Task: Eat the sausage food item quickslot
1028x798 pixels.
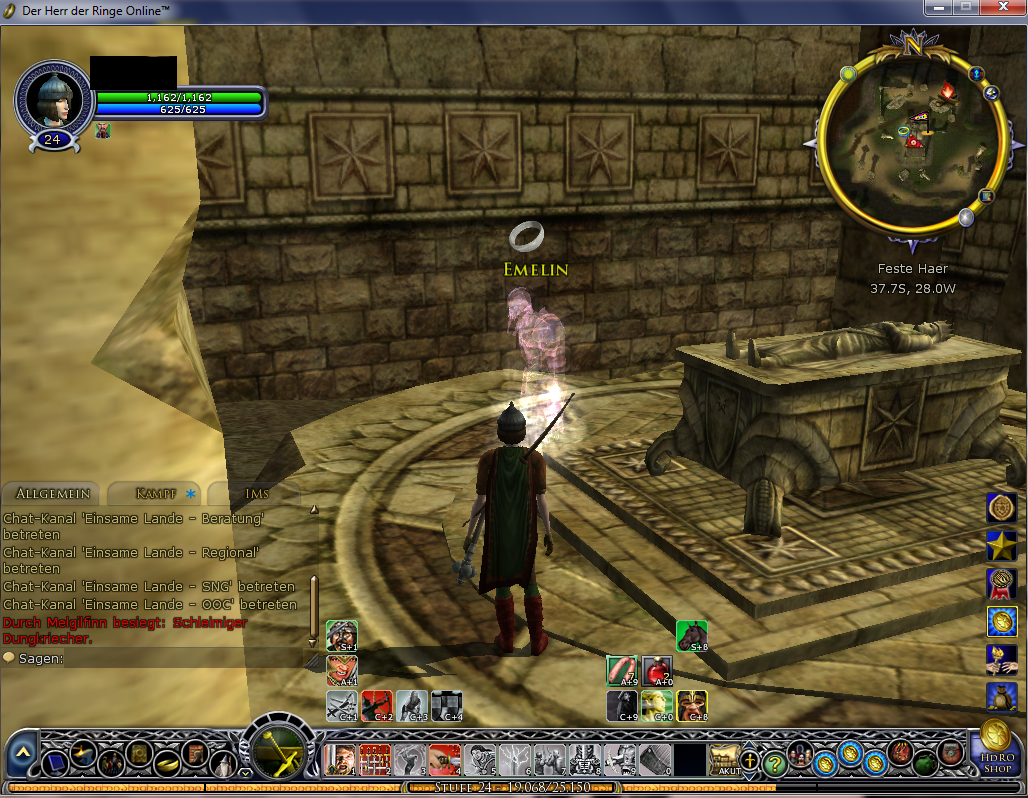Action: (622, 670)
